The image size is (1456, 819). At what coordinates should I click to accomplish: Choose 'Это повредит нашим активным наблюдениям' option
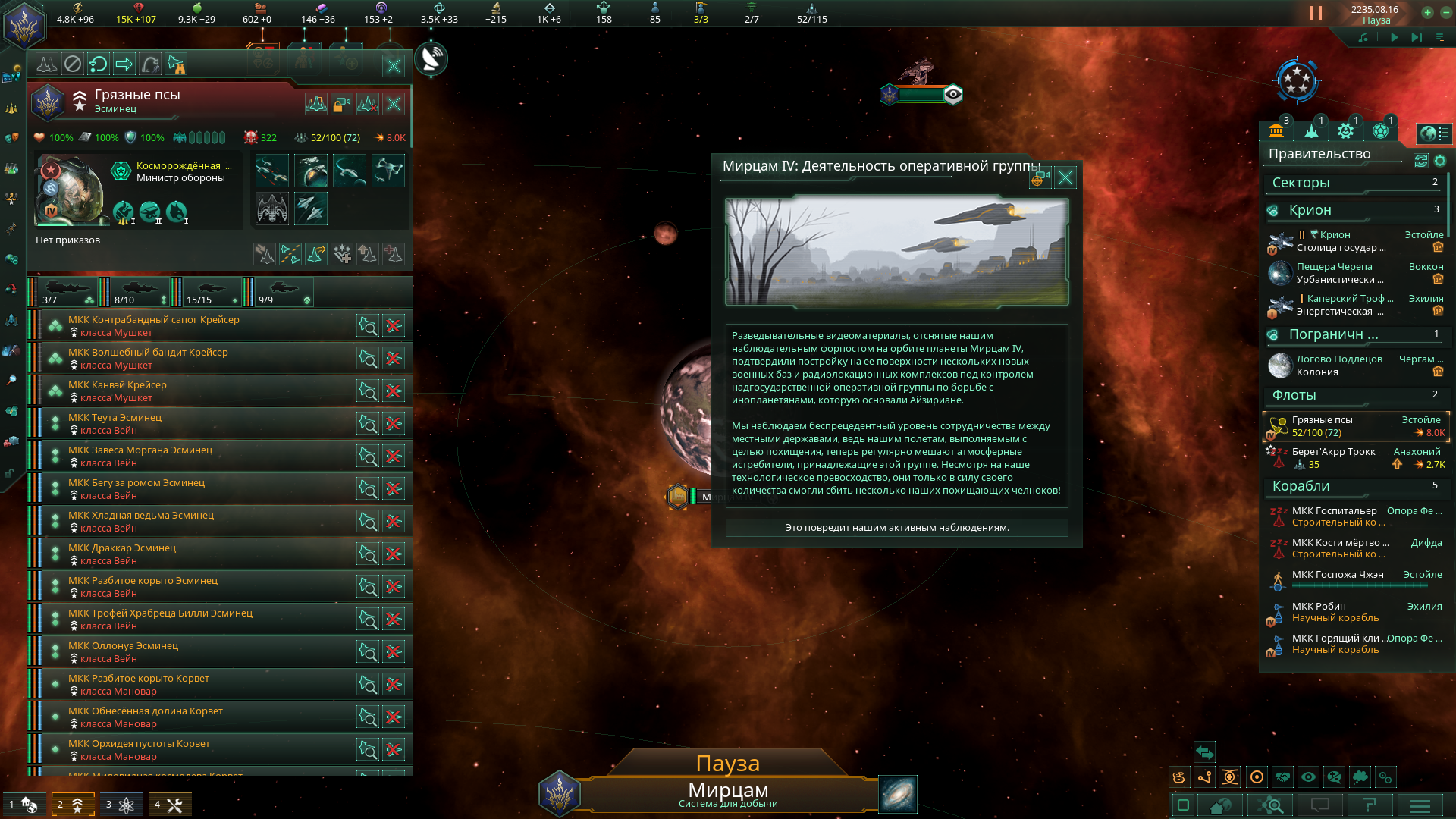pos(896,528)
